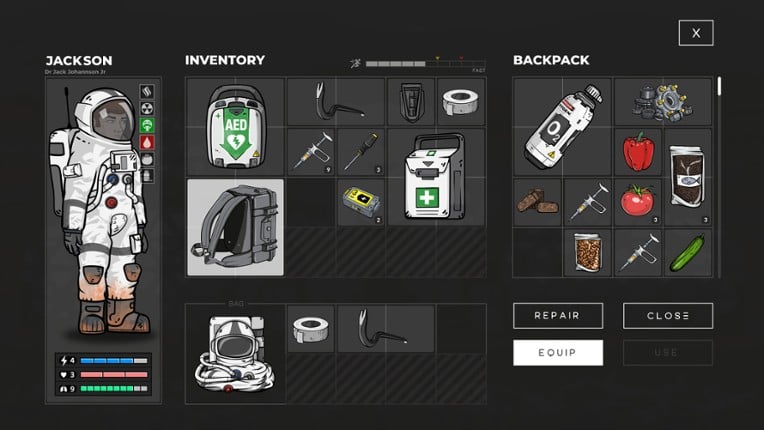The width and height of the screenshot is (764, 430).
Task: Pick the pile of gears in the Backpack
Action: point(663,102)
